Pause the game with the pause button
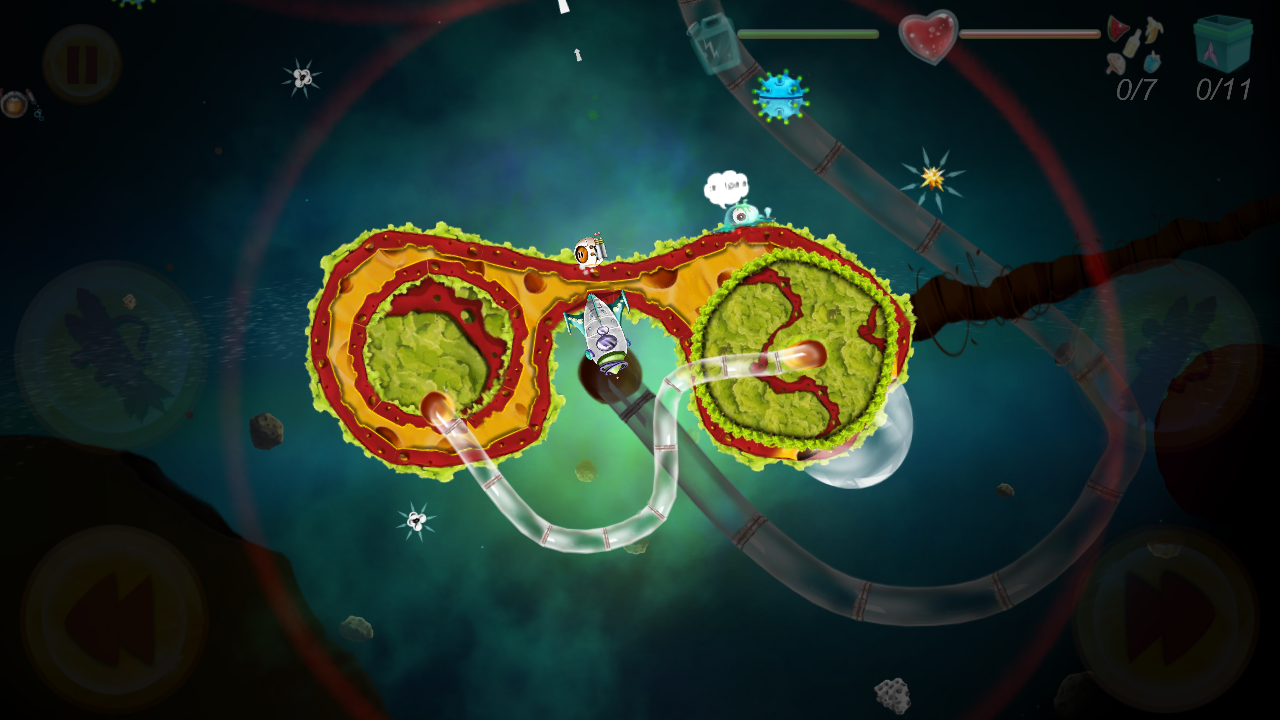 coord(82,63)
